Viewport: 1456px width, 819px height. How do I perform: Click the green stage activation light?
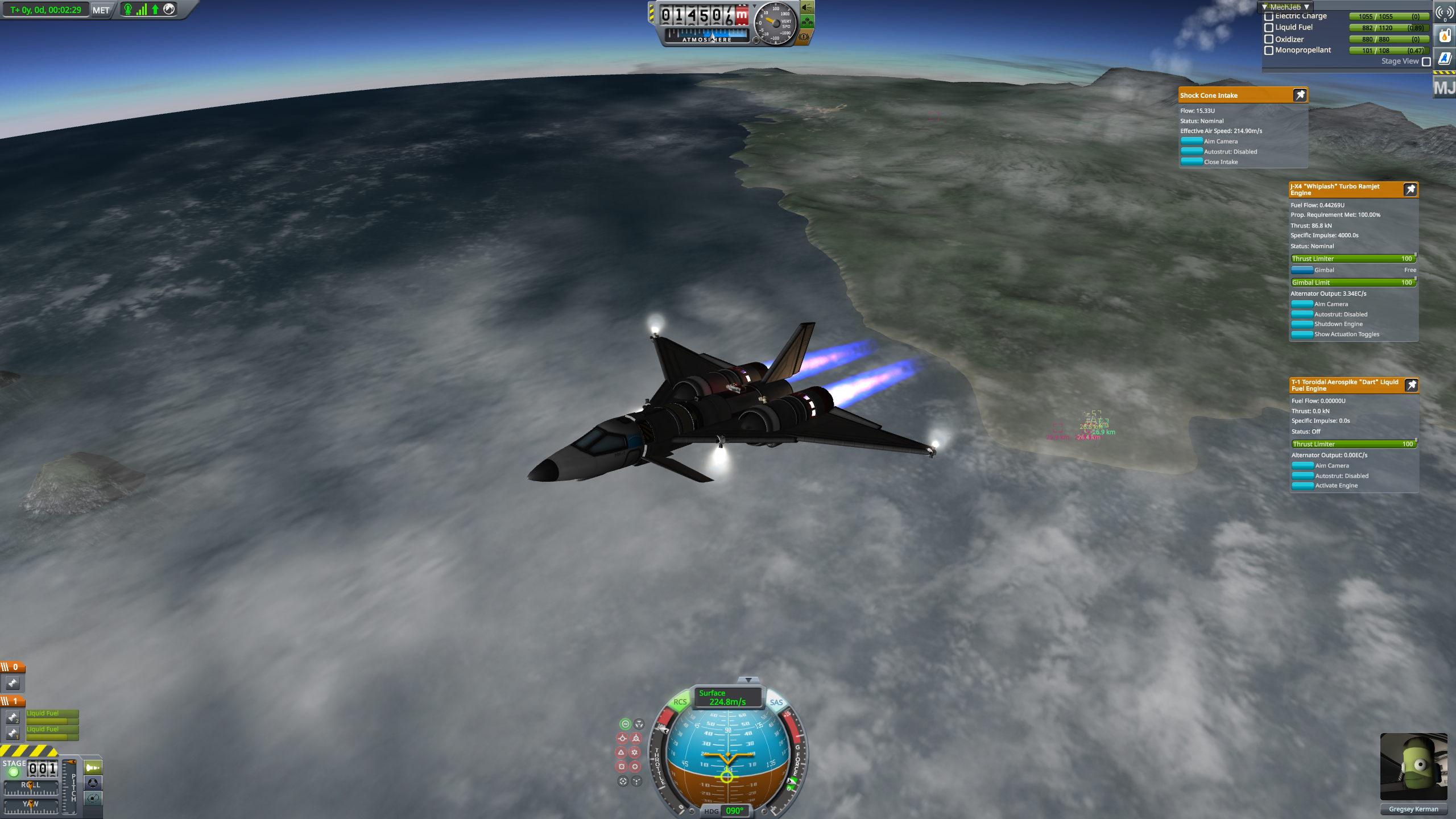pos(14,772)
